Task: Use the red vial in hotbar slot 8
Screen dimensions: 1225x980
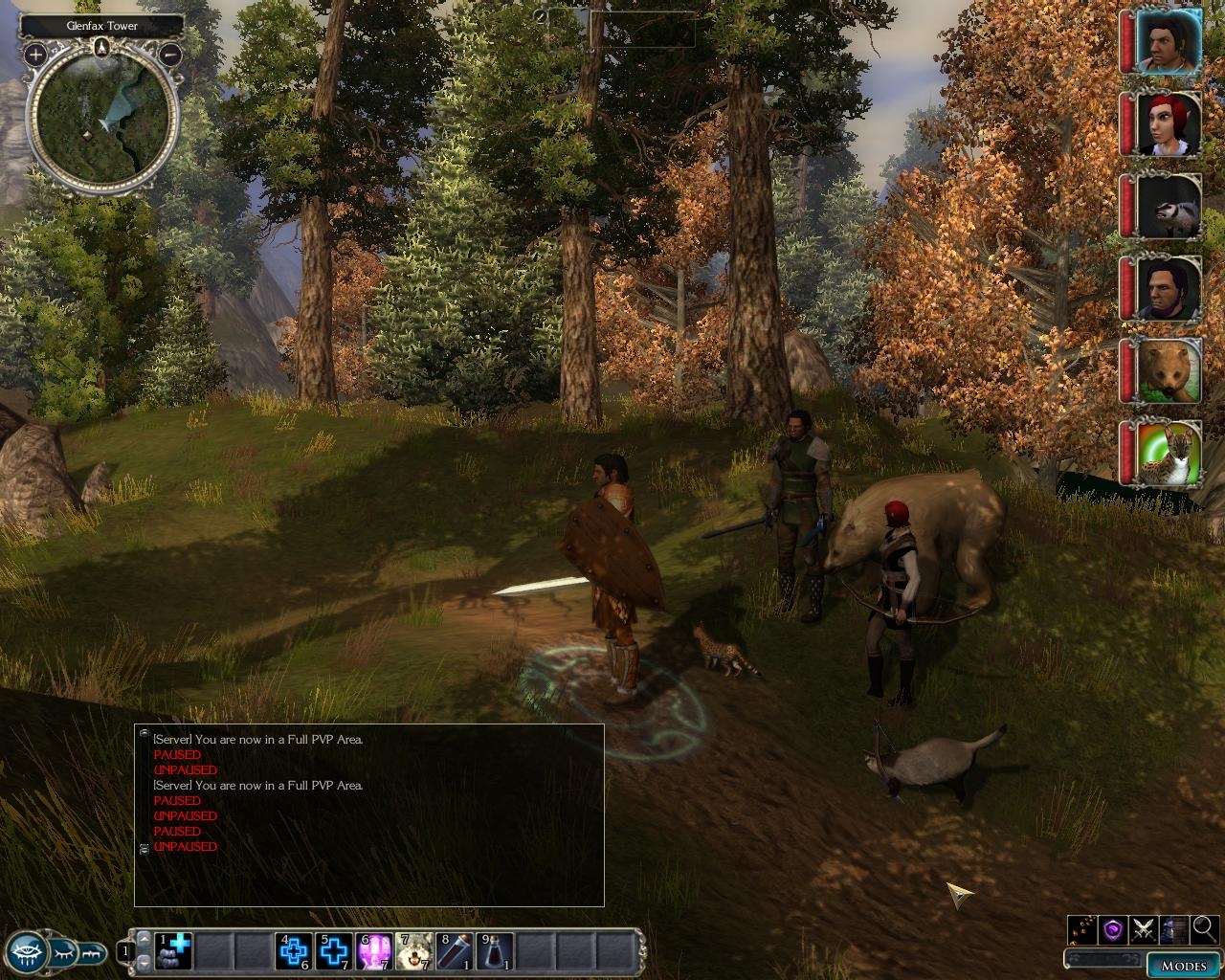Action: 454,951
